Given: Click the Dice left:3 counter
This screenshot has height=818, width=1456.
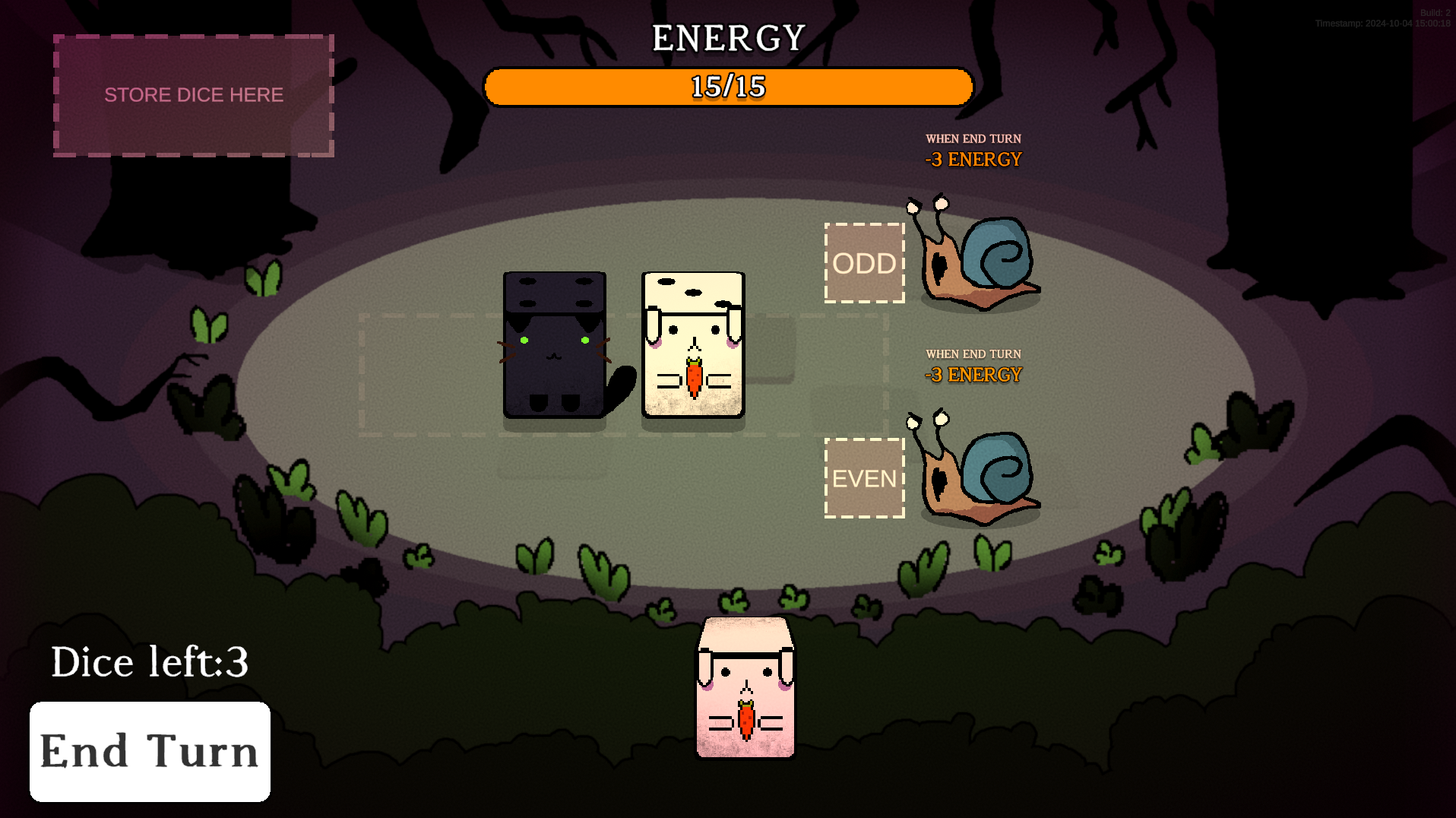Looking at the screenshot, I should (x=149, y=661).
